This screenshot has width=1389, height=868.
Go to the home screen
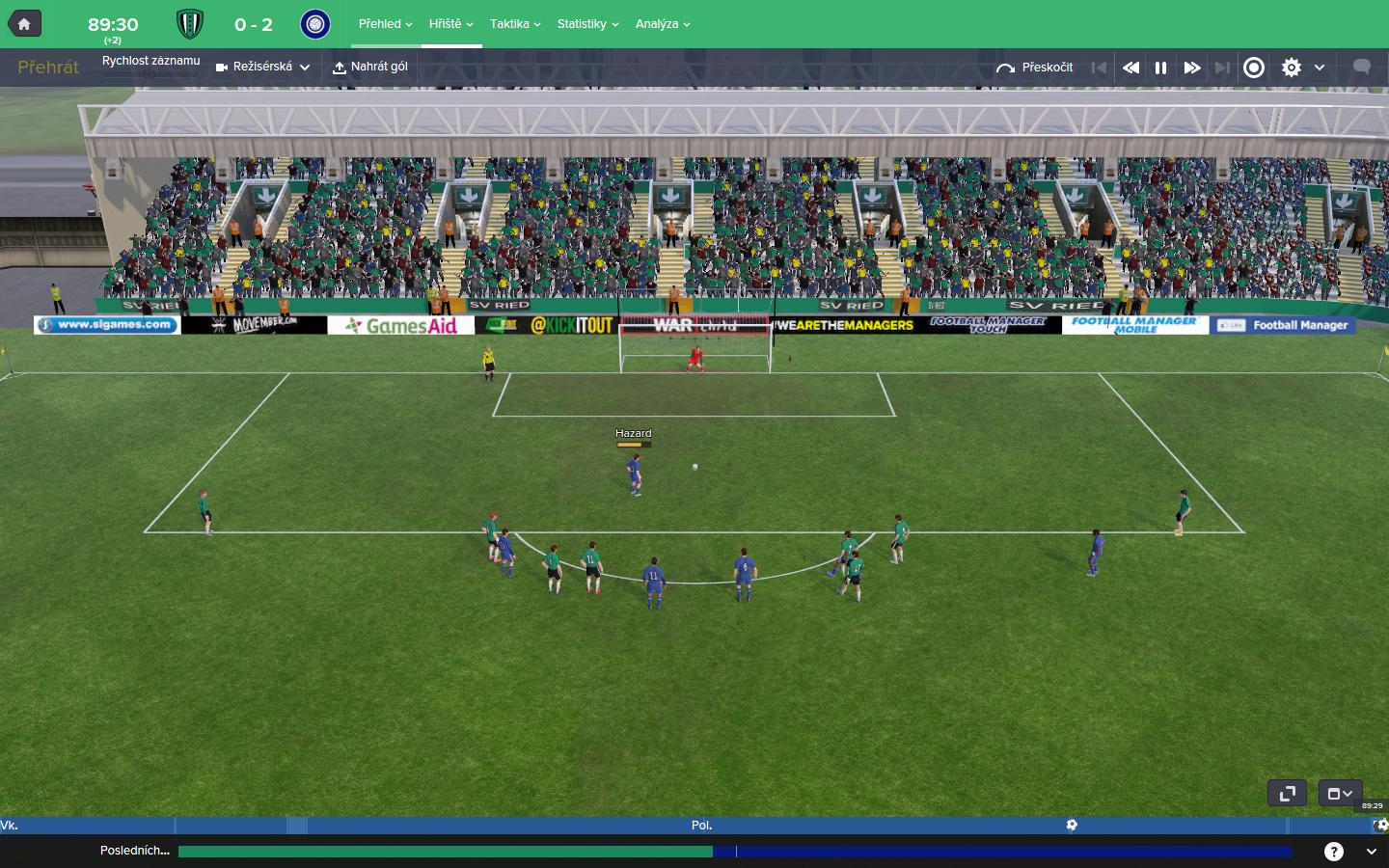(x=24, y=24)
